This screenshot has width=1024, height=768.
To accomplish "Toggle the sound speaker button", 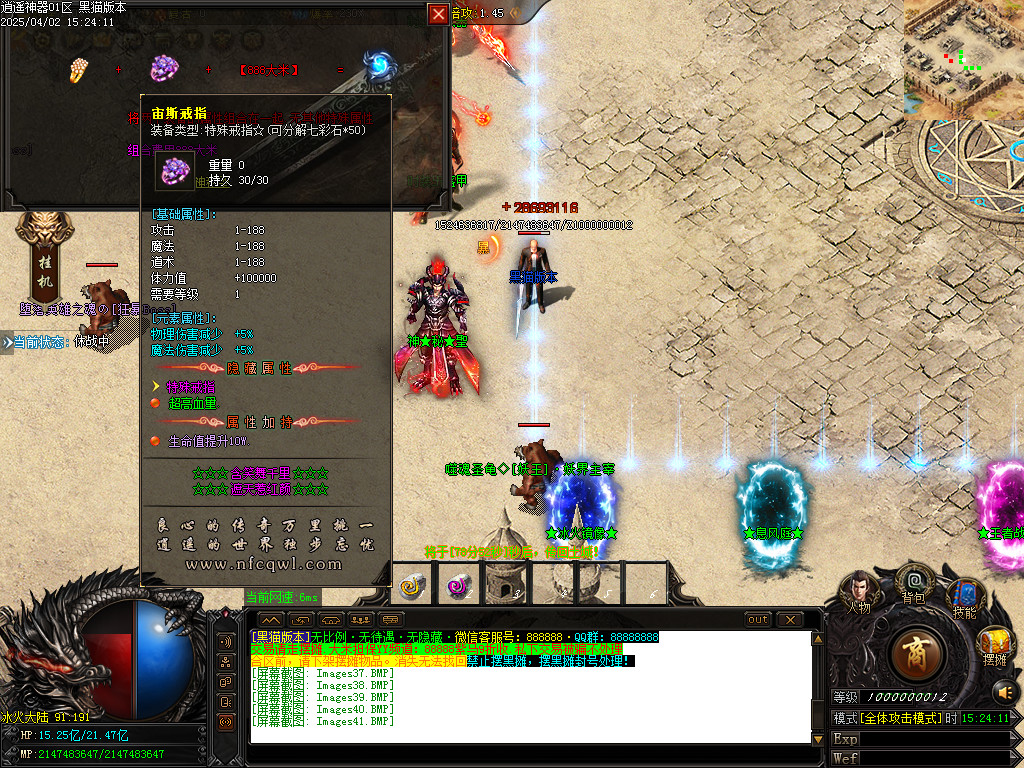I will coord(1003,691).
